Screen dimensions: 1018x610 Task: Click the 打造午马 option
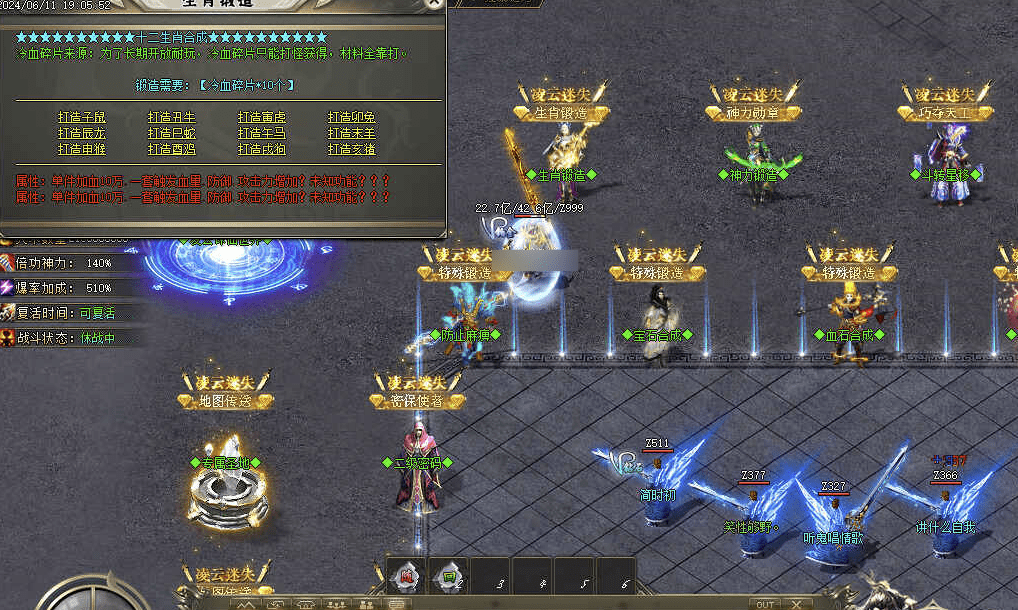[x=262, y=133]
